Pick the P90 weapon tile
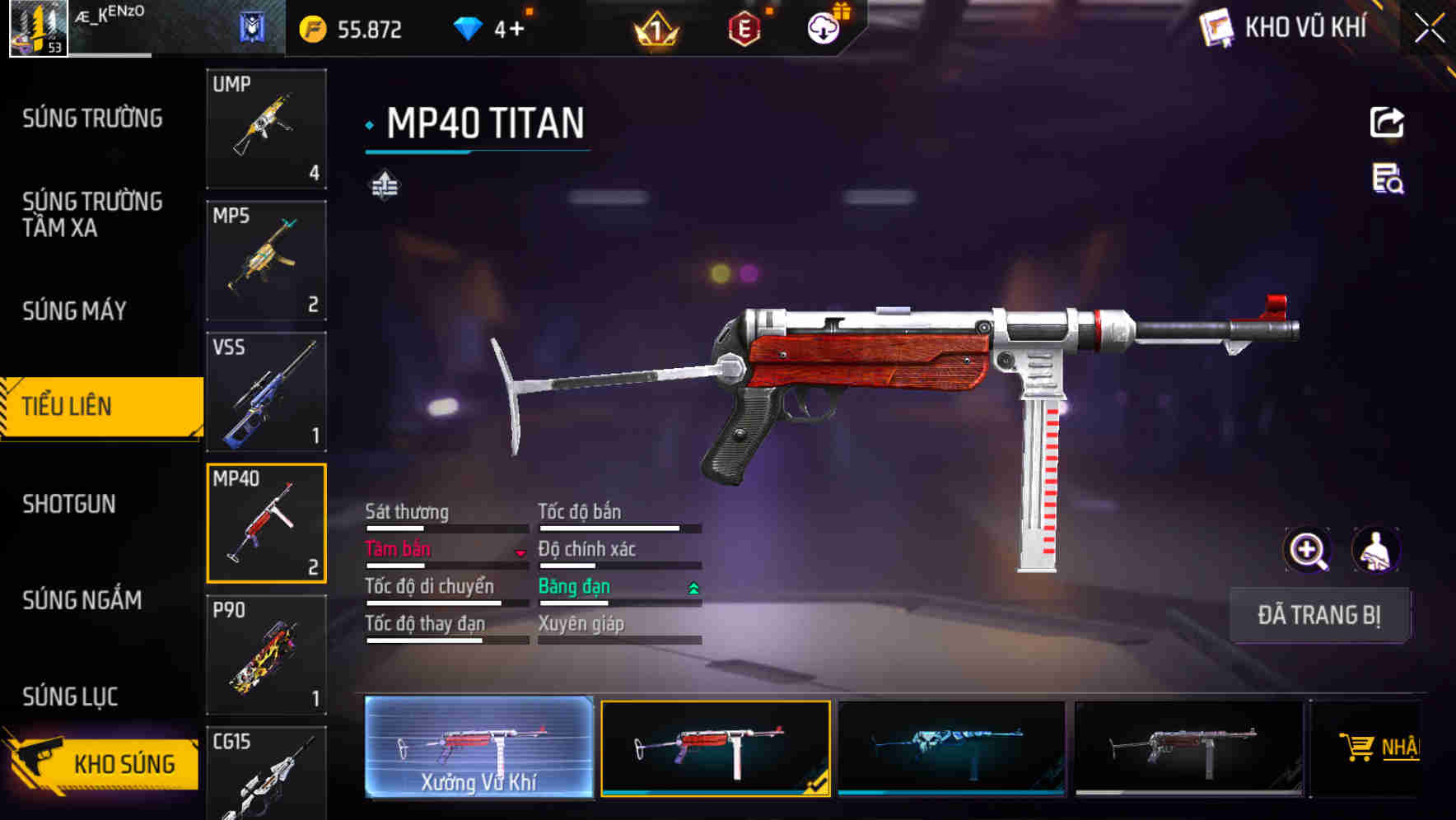The image size is (1456, 820). coord(266,655)
